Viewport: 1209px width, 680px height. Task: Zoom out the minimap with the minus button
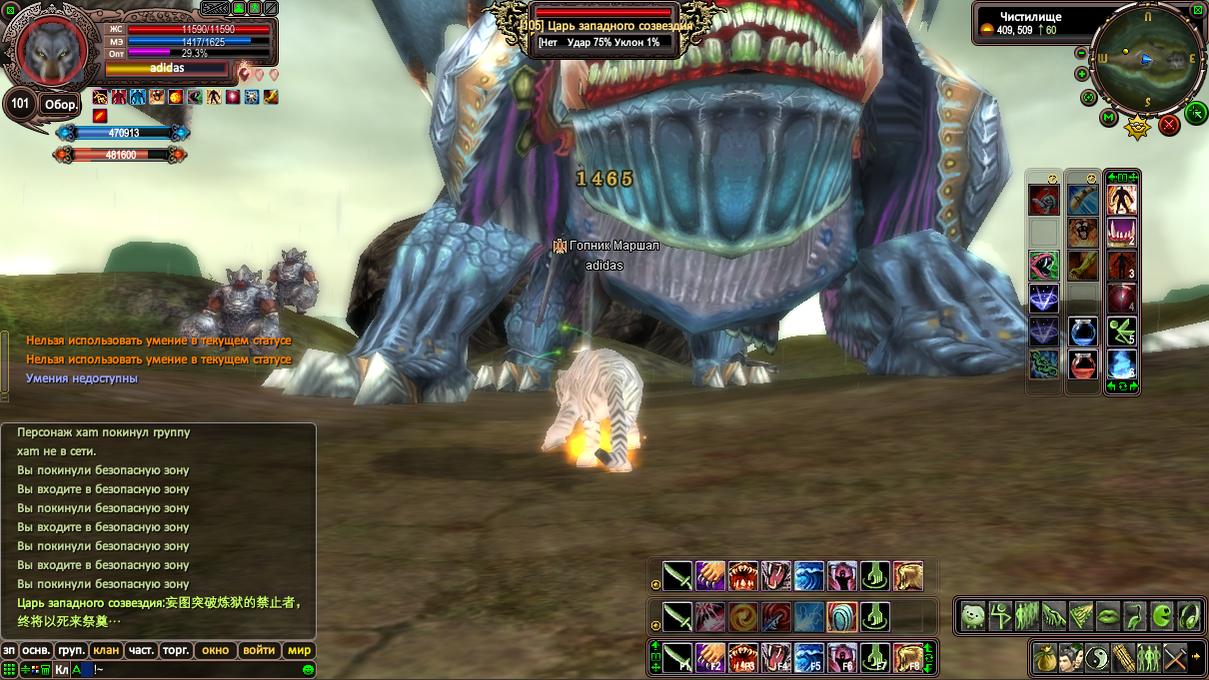(x=1081, y=54)
